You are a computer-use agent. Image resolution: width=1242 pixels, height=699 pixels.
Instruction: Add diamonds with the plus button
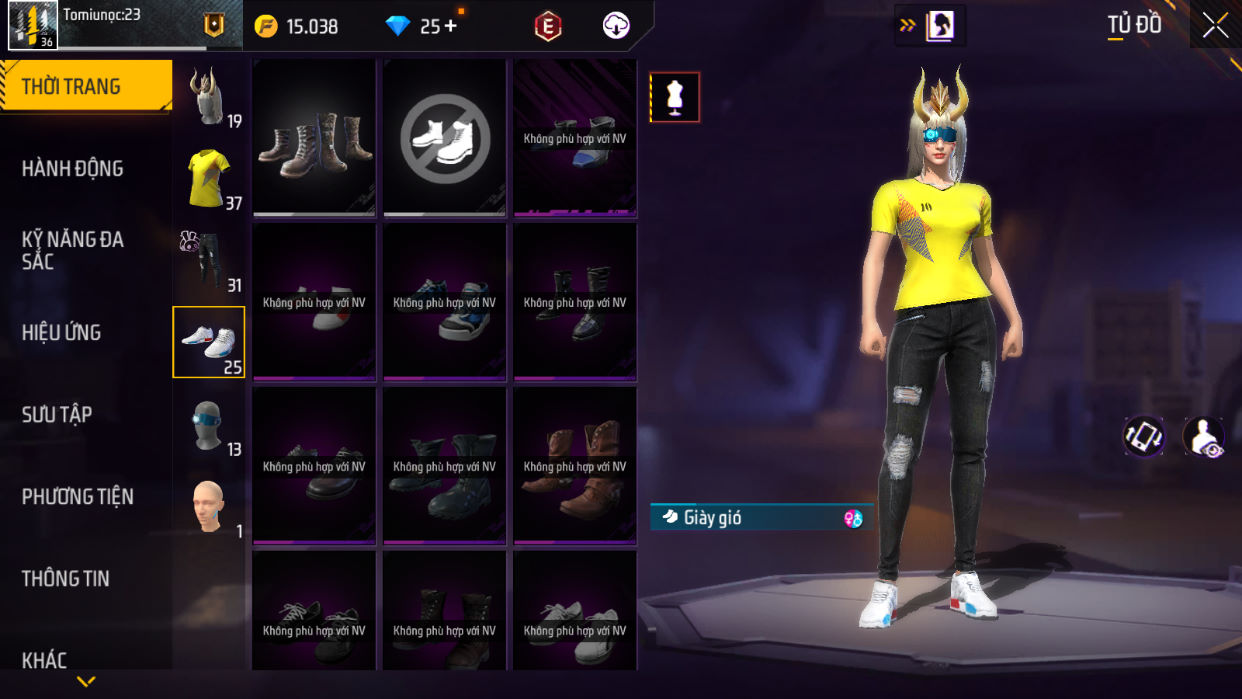(x=451, y=26)
